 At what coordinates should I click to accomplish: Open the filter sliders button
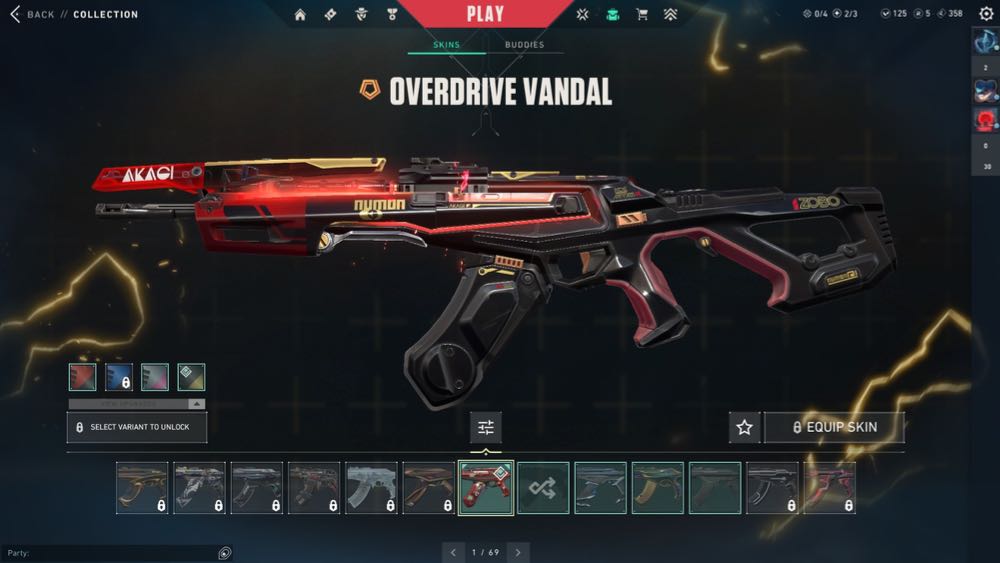point(486,427)
